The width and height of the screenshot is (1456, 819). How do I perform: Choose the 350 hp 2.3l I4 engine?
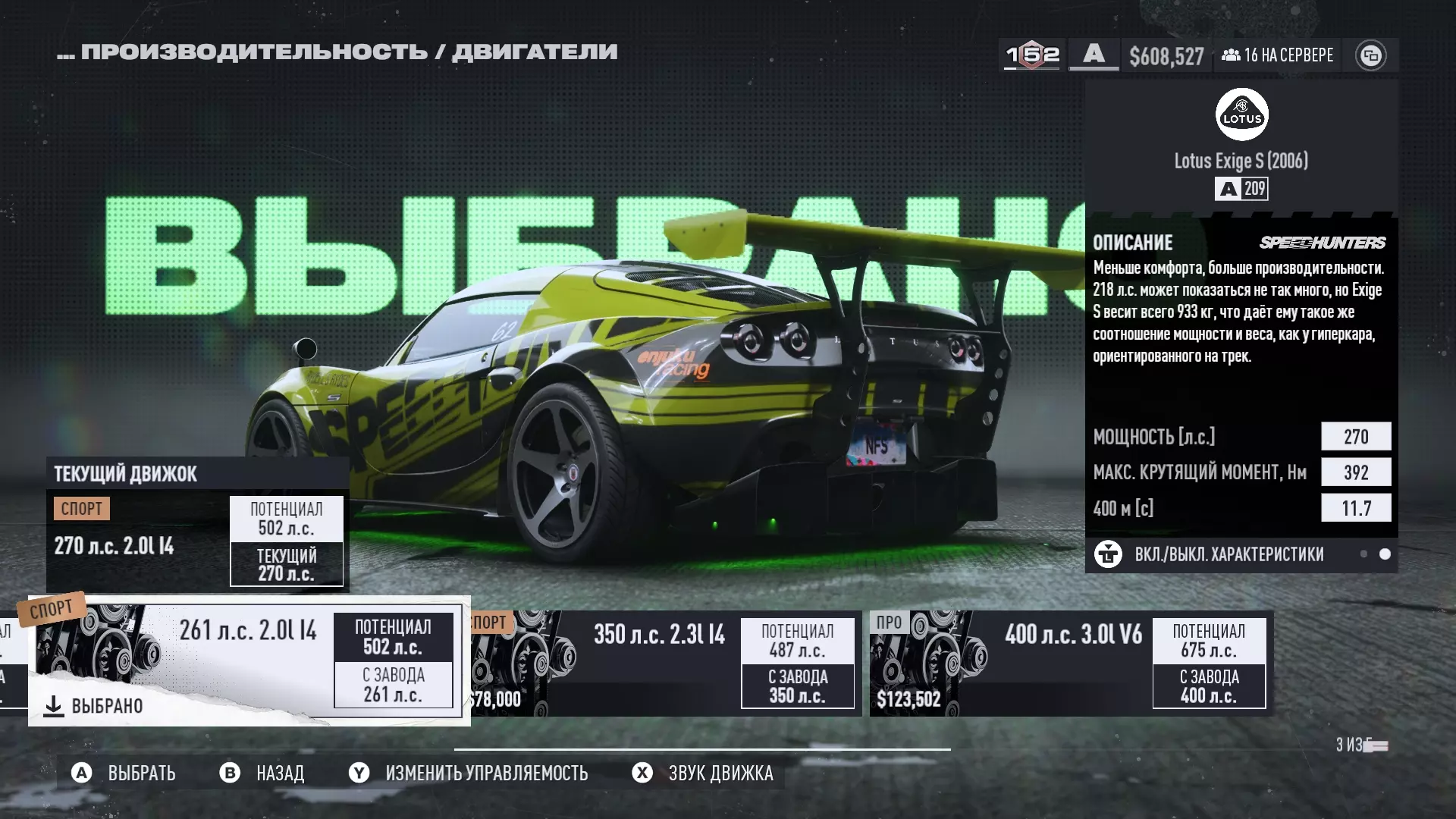coord(666,664)
